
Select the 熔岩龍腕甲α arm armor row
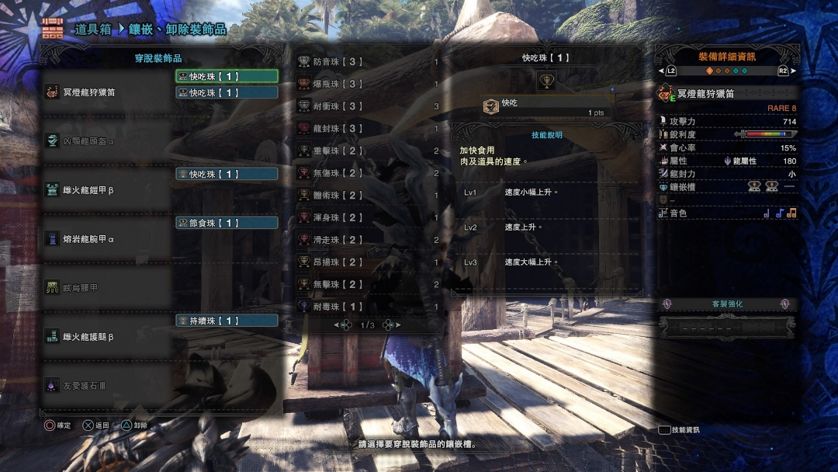[108, 239]
